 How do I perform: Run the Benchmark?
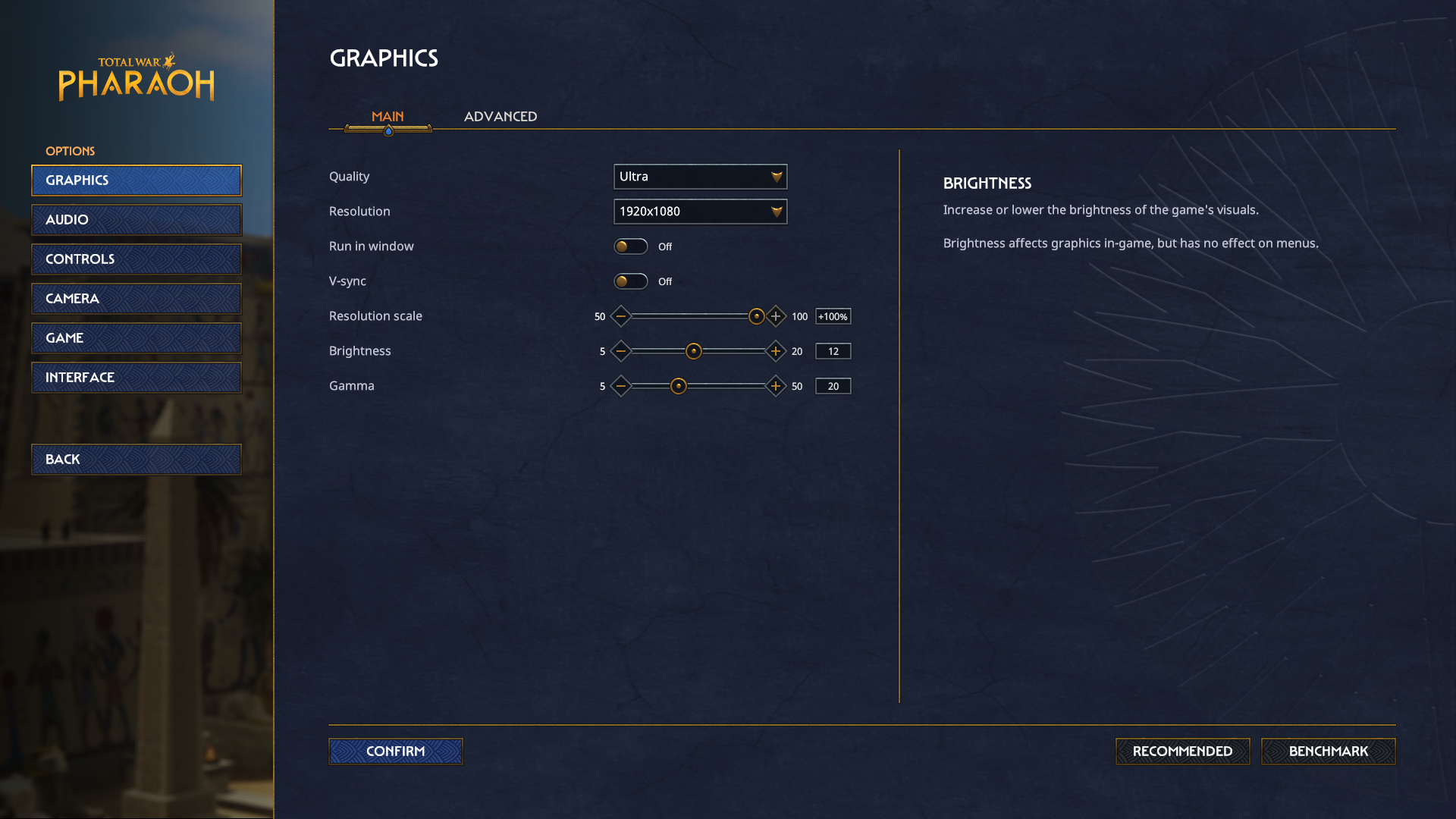point(1328,752)
